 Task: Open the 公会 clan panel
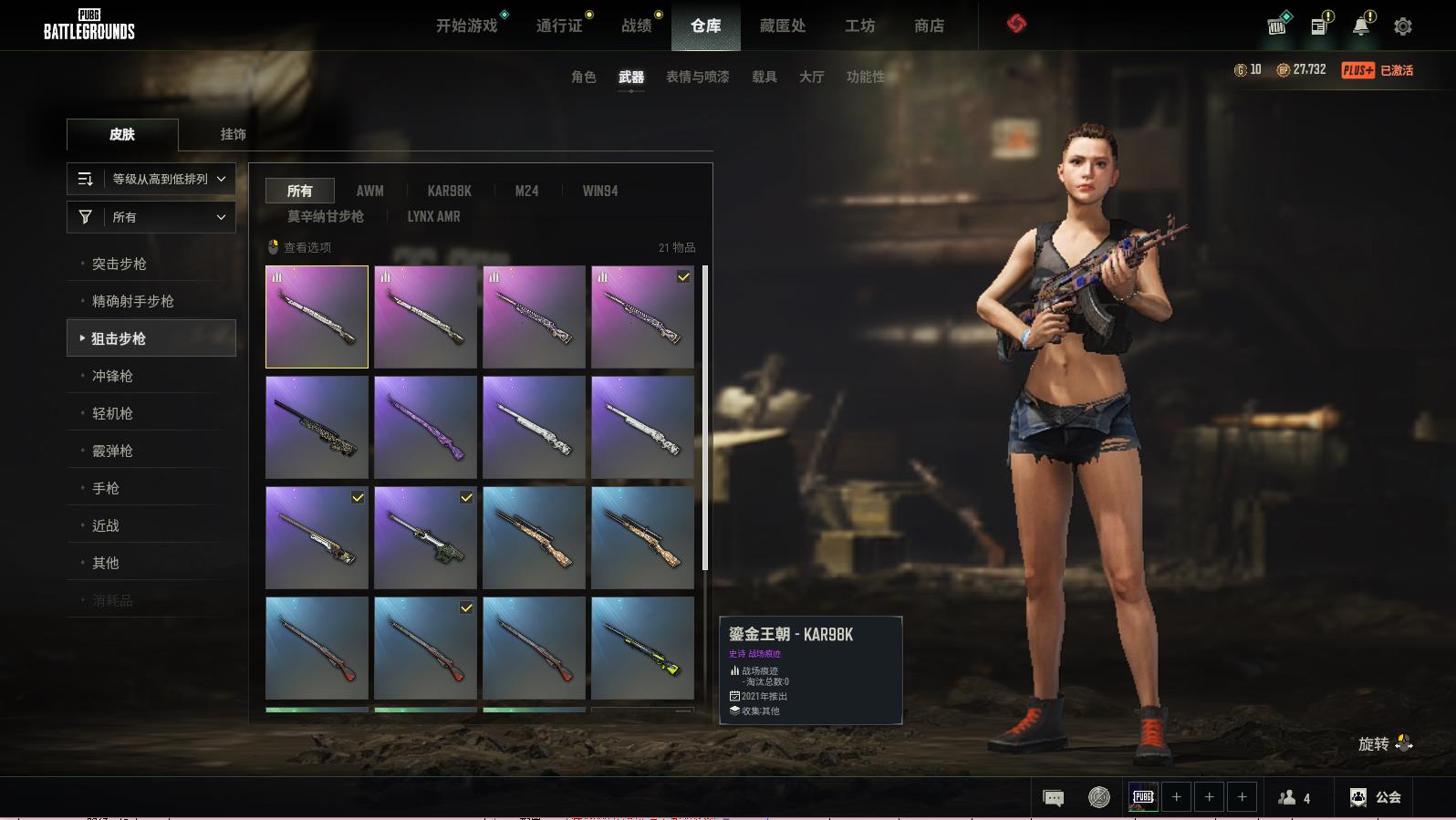(1377, 797)
